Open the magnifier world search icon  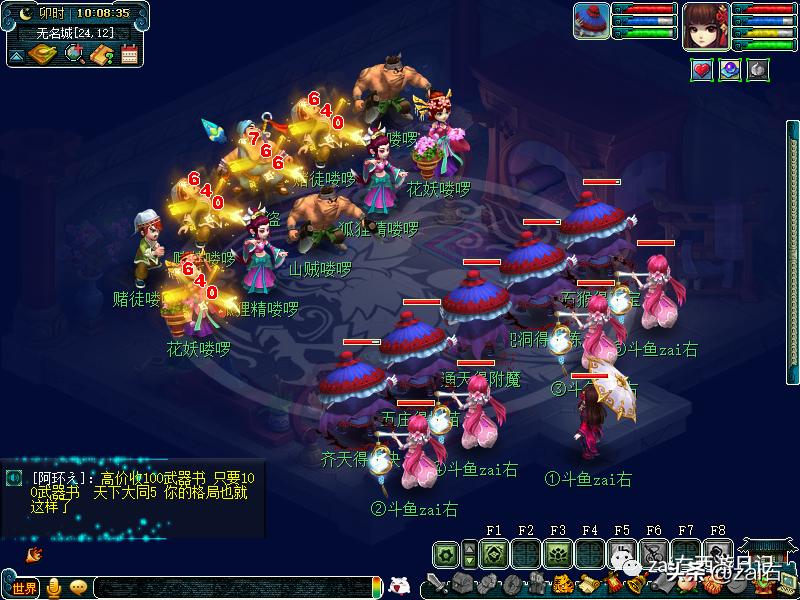pos(74,54)
